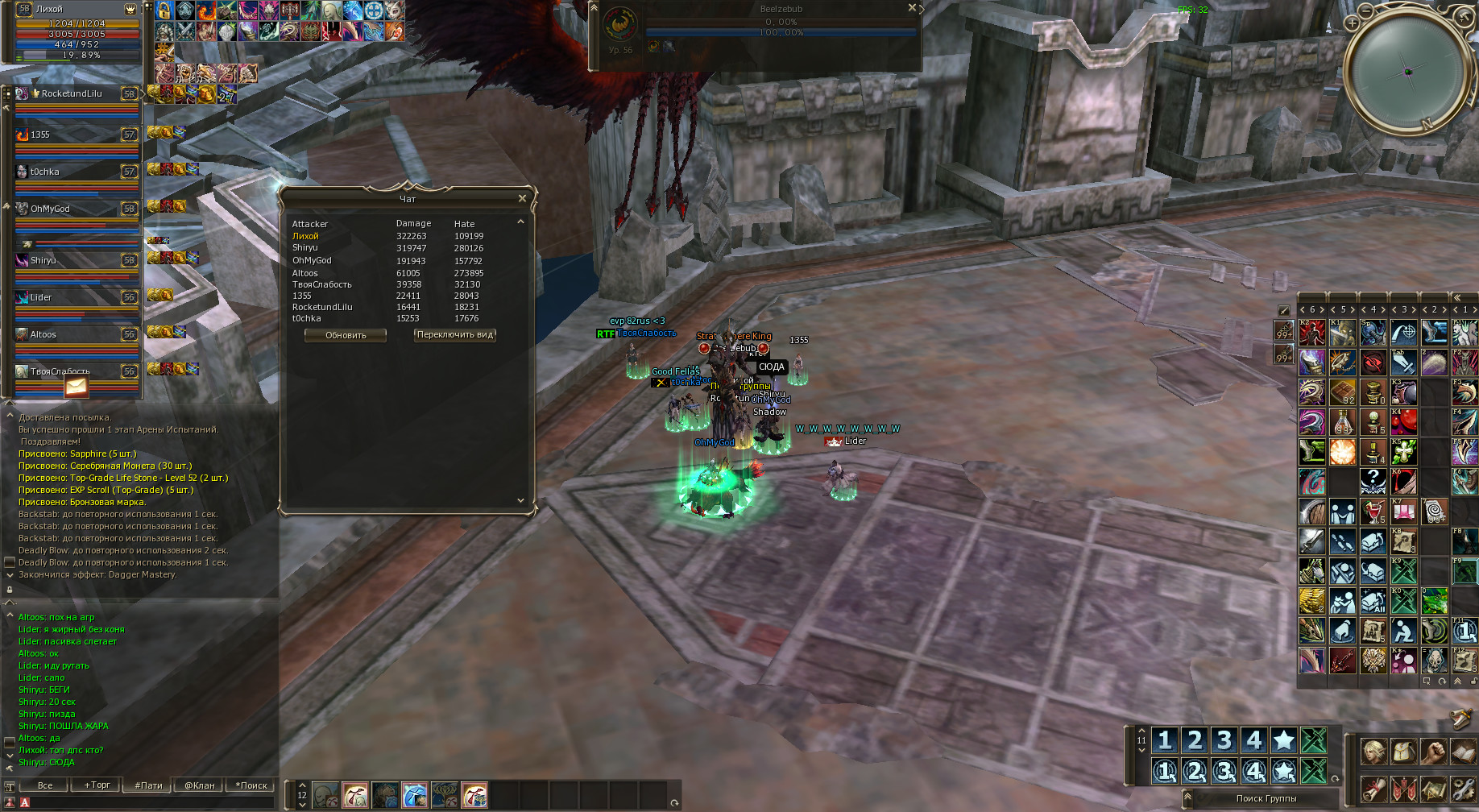Screen dimensions: 1479x812
Task: Open the character status portrait icon
Action: (1373, 752)
